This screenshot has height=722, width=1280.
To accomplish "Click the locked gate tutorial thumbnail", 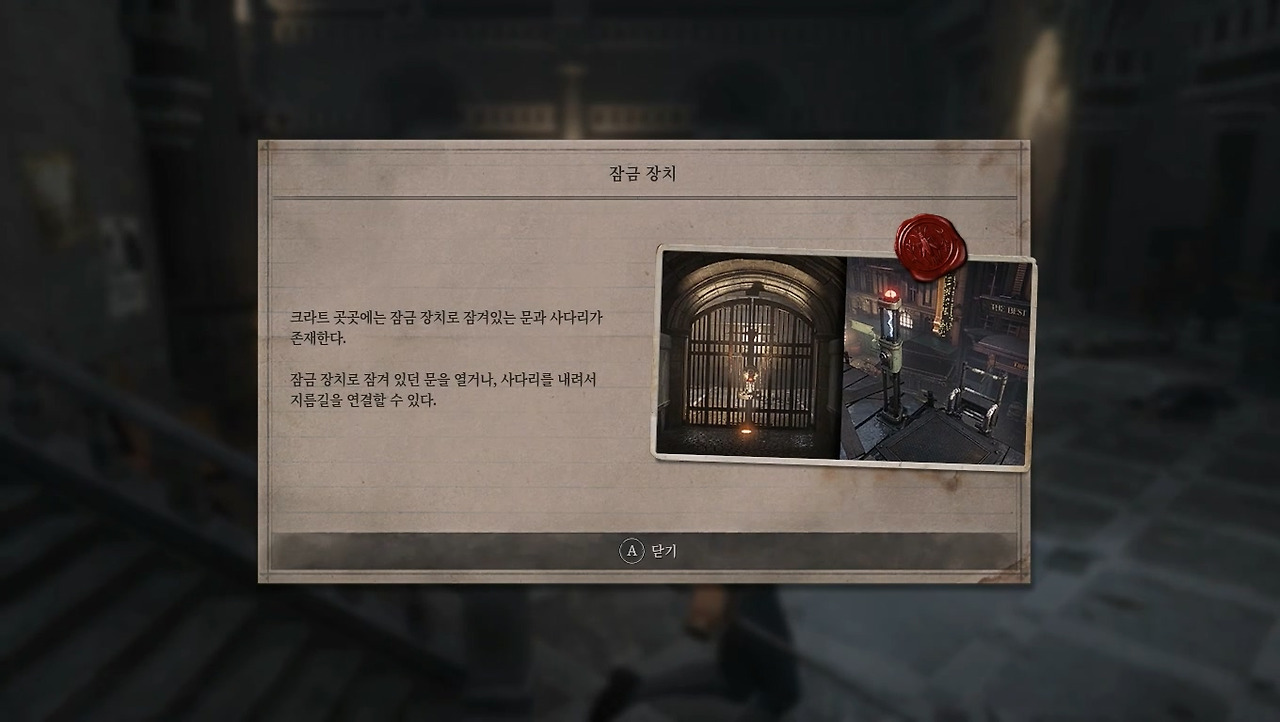I will (x=749, y=355).
